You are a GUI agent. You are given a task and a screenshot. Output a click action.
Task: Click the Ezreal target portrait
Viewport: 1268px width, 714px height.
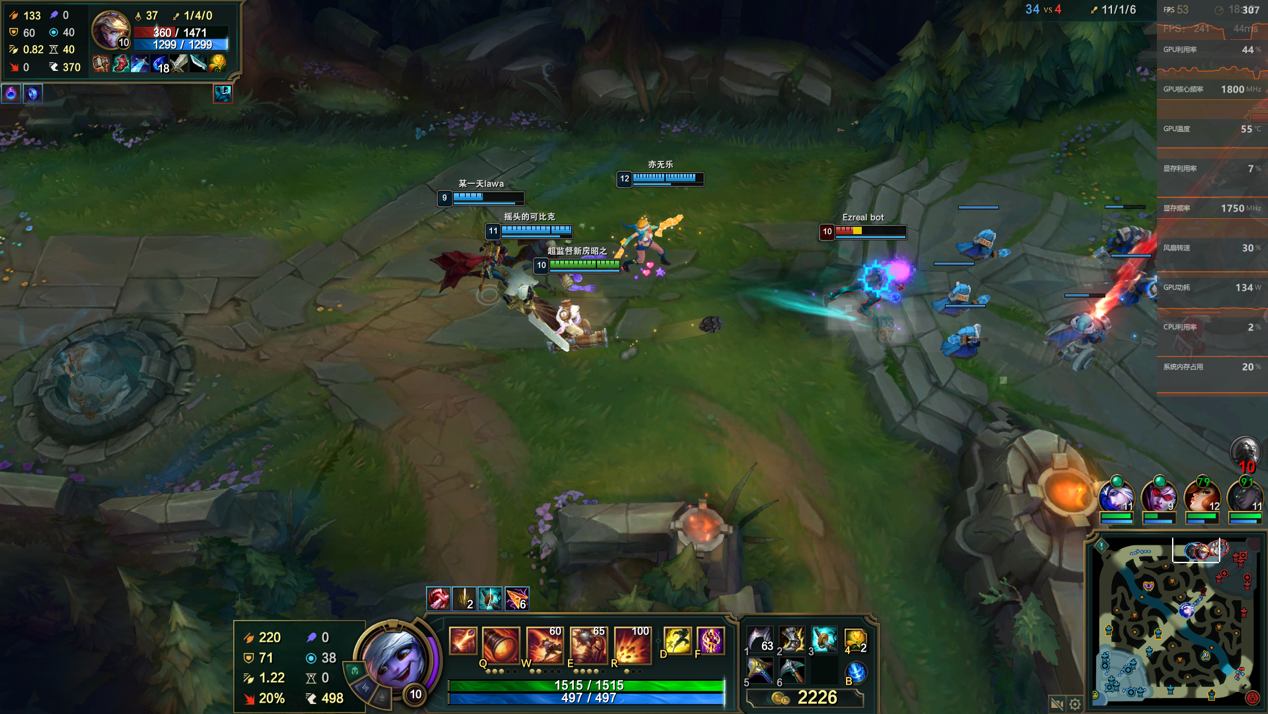(x=109, y=28)
